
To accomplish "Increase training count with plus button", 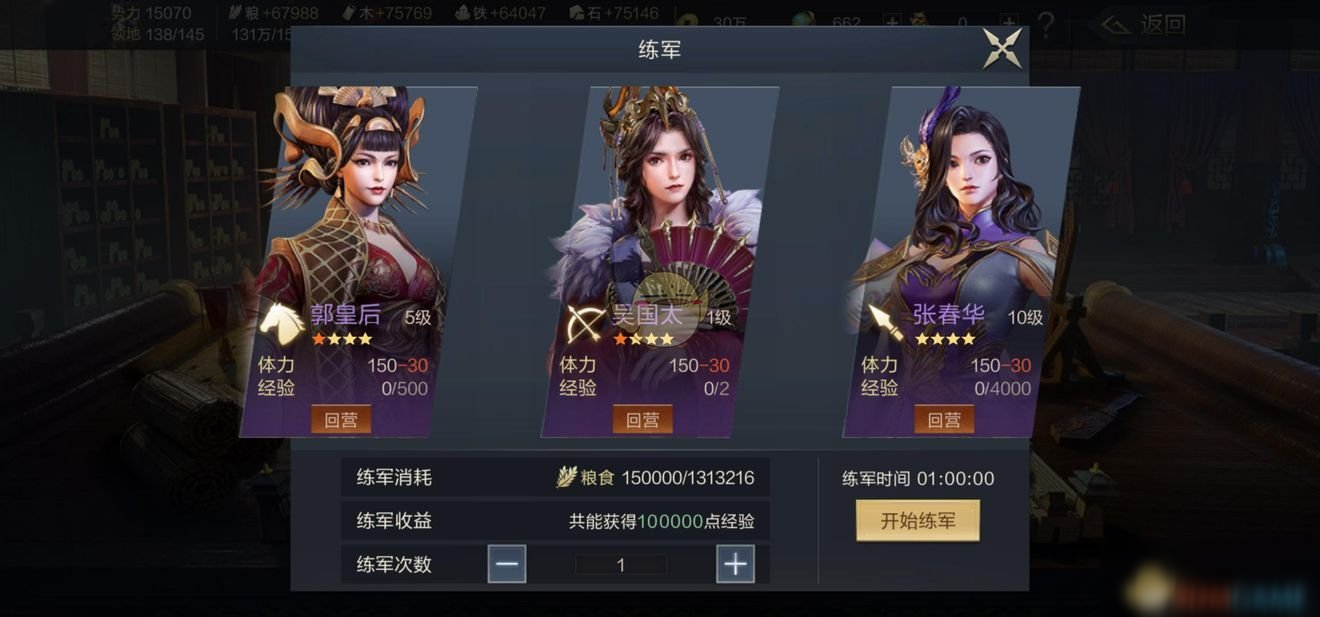I will (x=735, y=564).
